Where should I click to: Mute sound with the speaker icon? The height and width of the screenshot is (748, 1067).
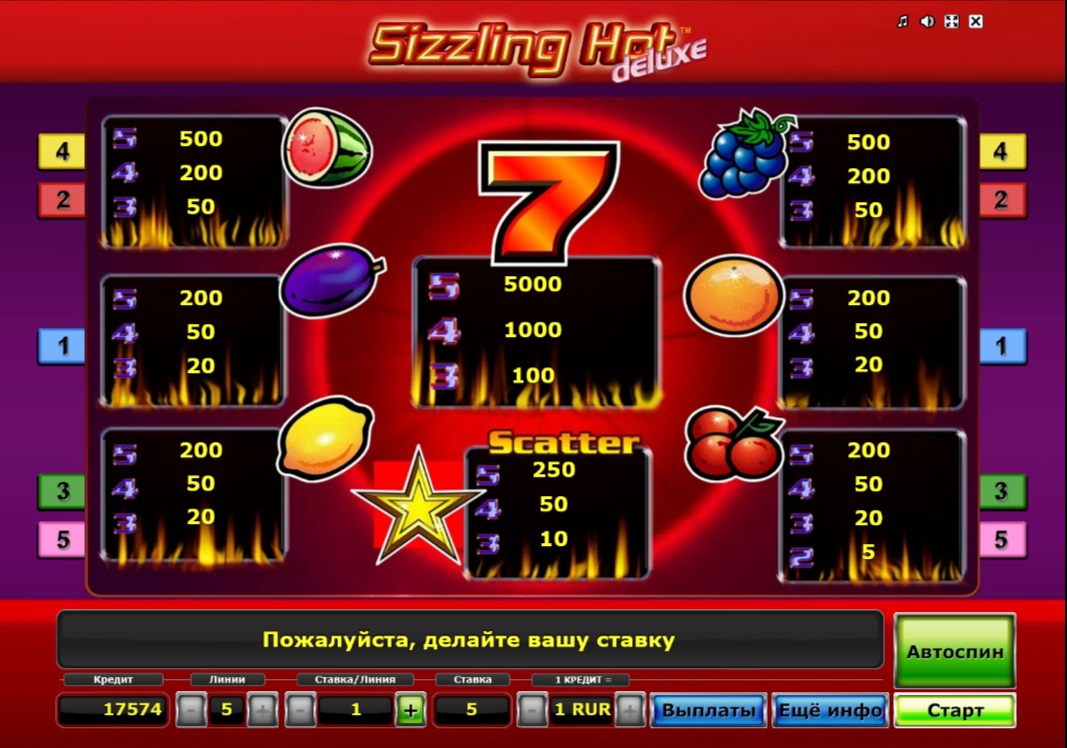click(927, 21)
